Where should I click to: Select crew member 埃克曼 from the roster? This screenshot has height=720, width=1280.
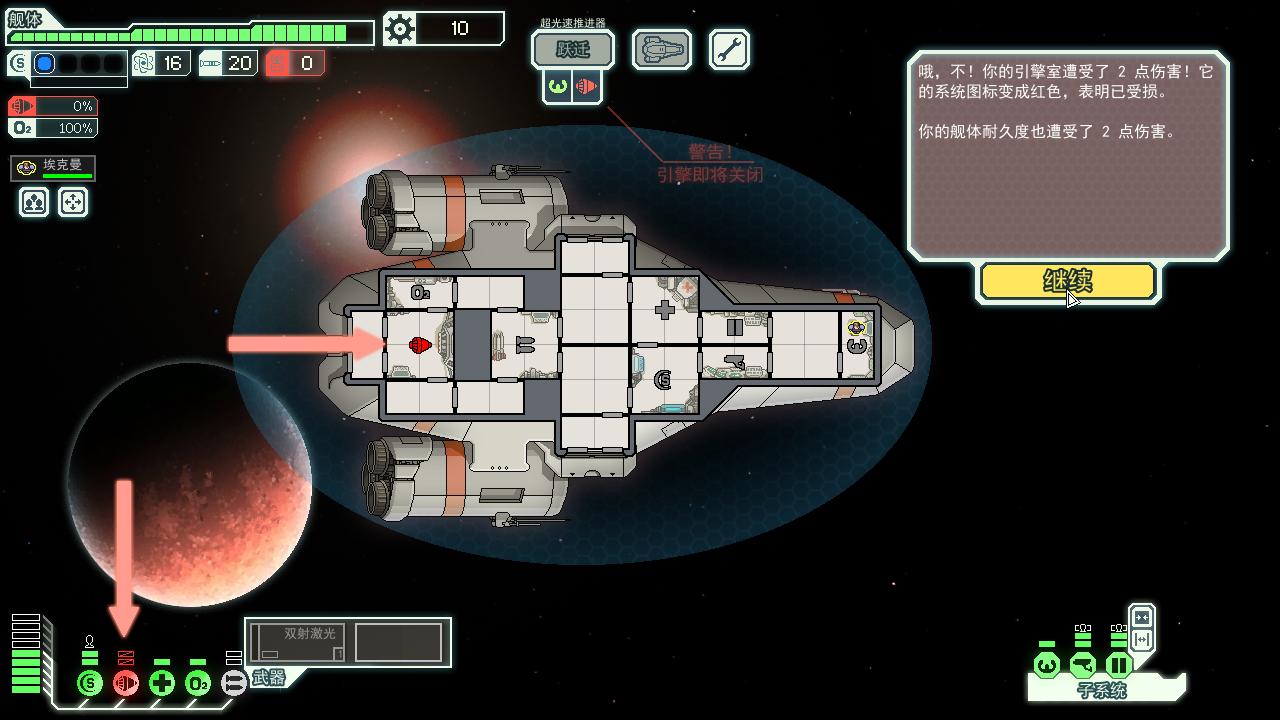(52, 168)
